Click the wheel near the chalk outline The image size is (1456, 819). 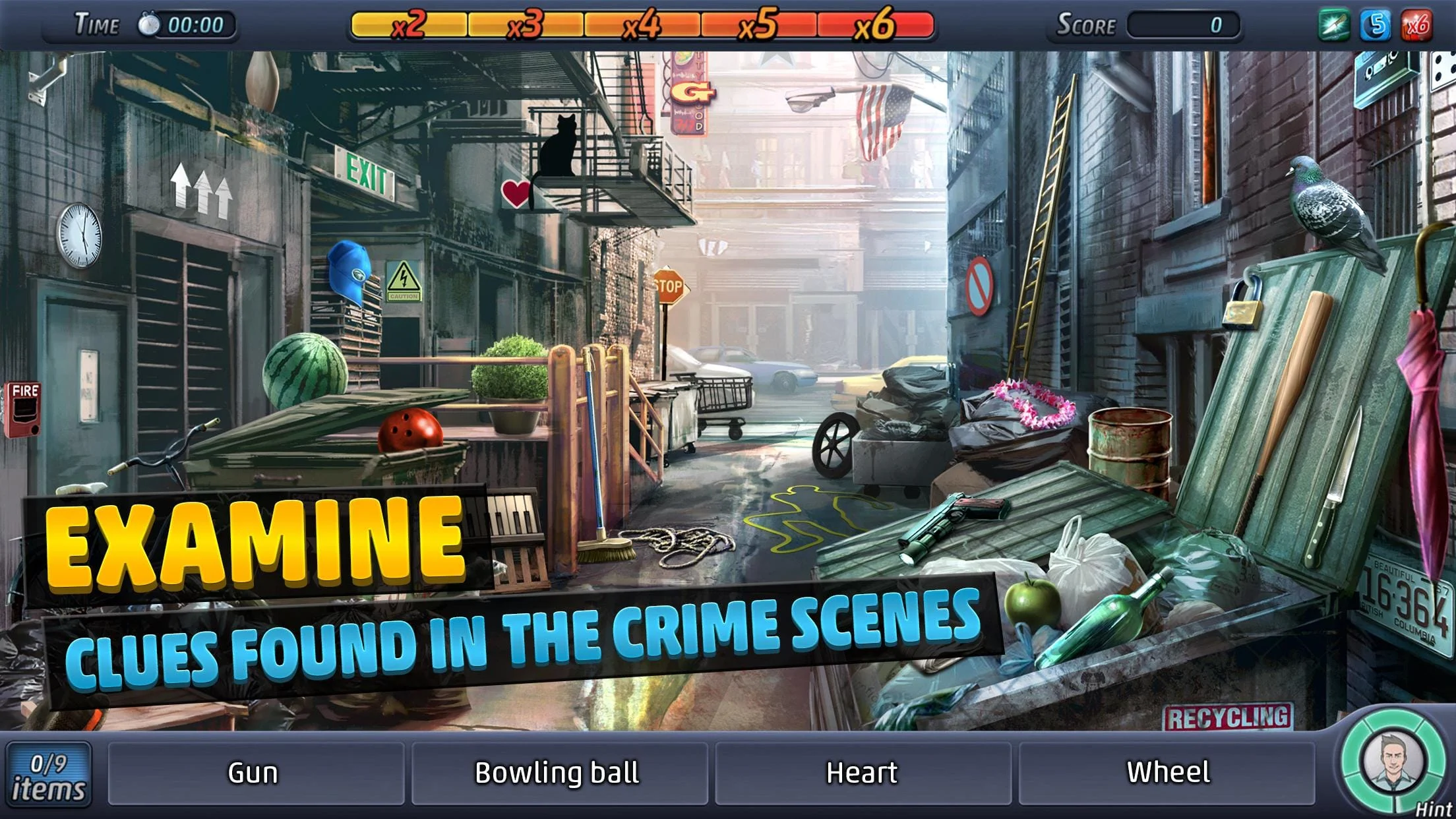point(834,444)
